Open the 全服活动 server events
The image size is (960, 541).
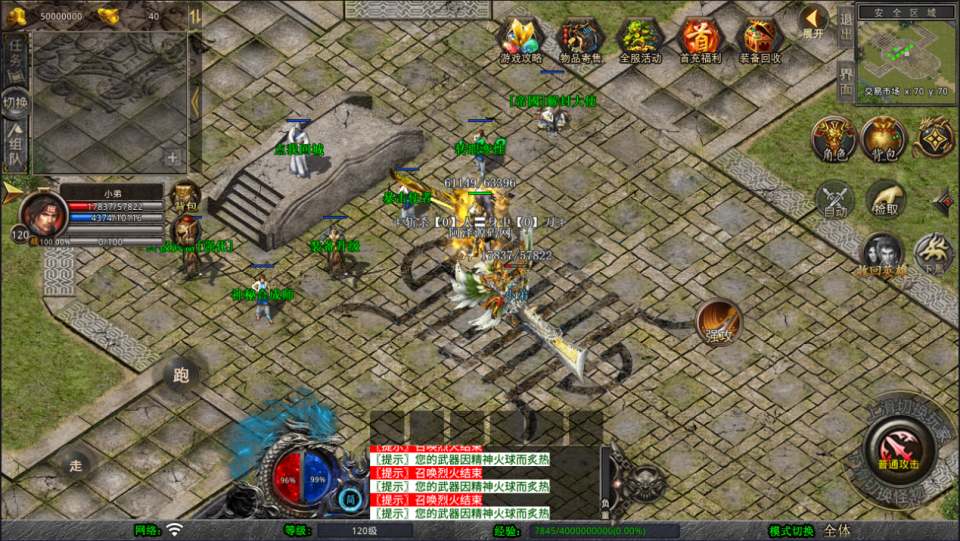click(640, 40)
